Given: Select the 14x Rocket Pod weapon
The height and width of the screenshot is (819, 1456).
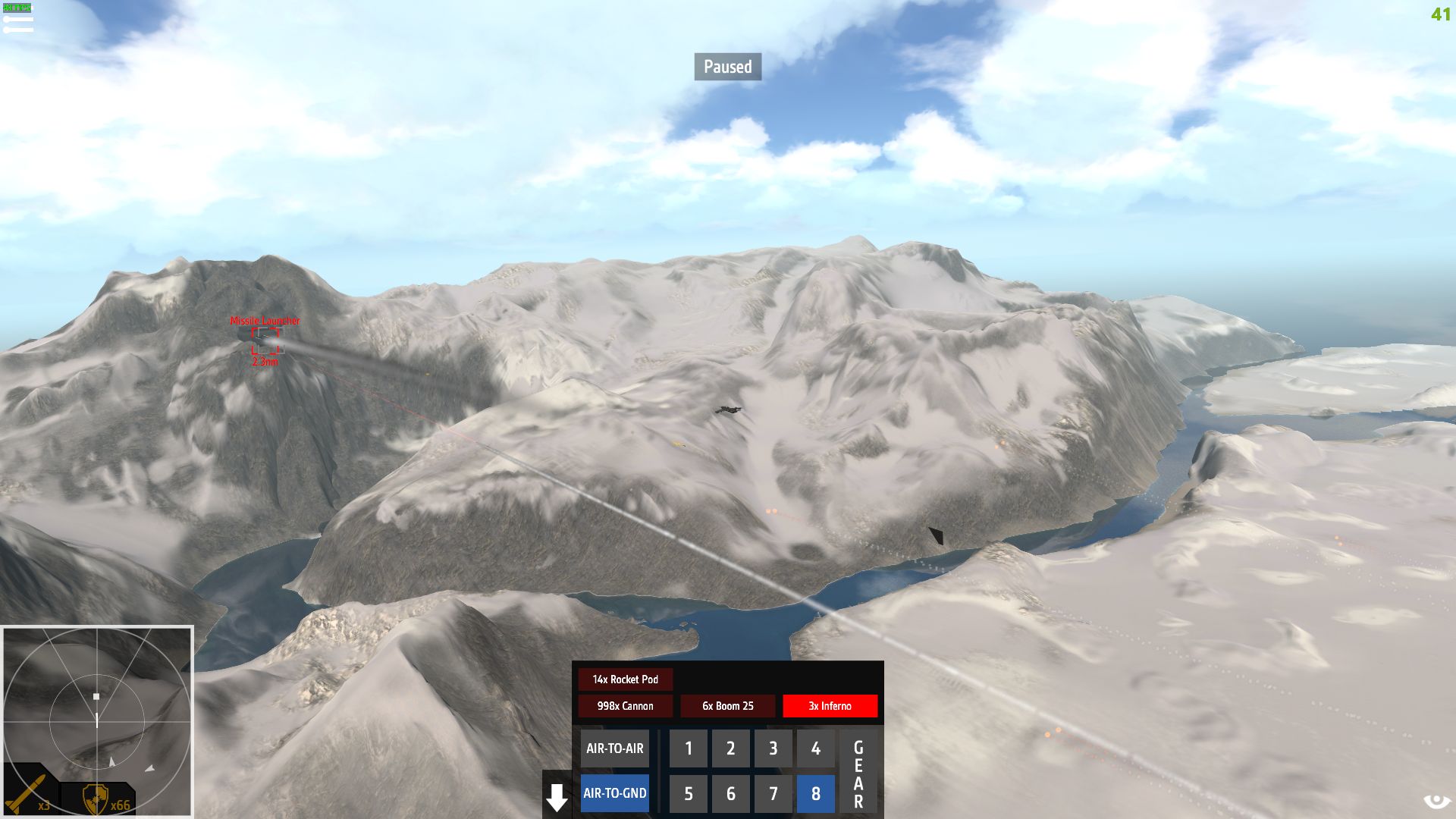Looking at the screenshot, I should (625, 679).
